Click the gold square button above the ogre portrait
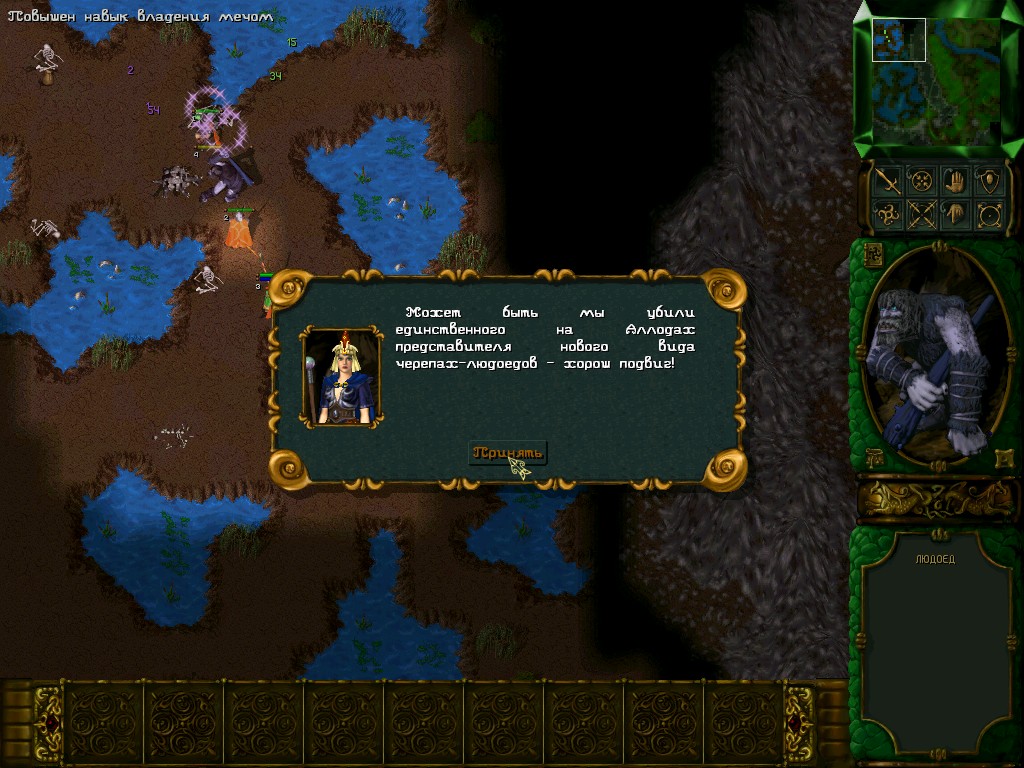1024x768 pixels. [x=872, y=253]
